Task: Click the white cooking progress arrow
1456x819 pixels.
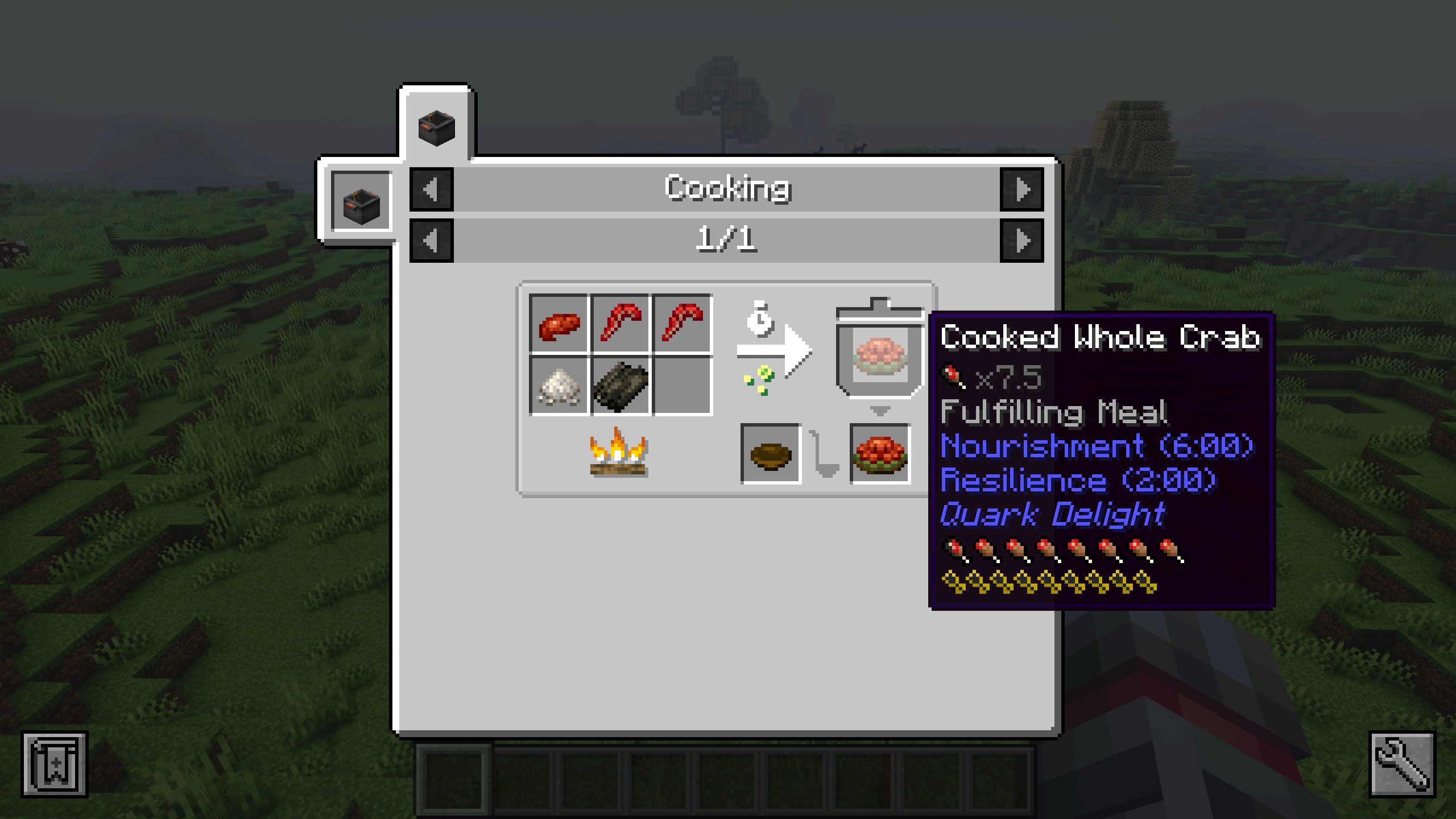Action: point(773,351)
